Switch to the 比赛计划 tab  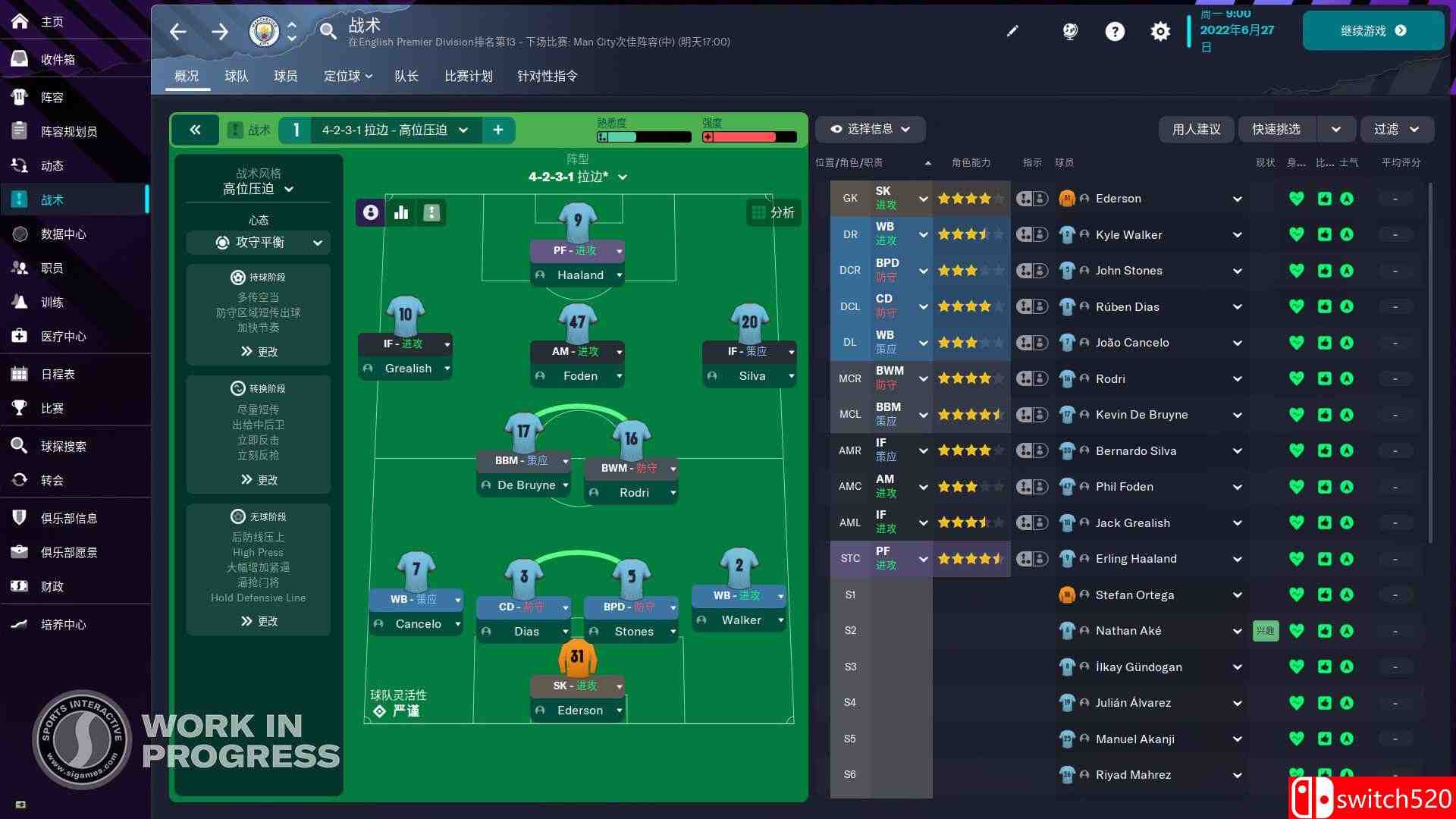(x=468, y=76)
